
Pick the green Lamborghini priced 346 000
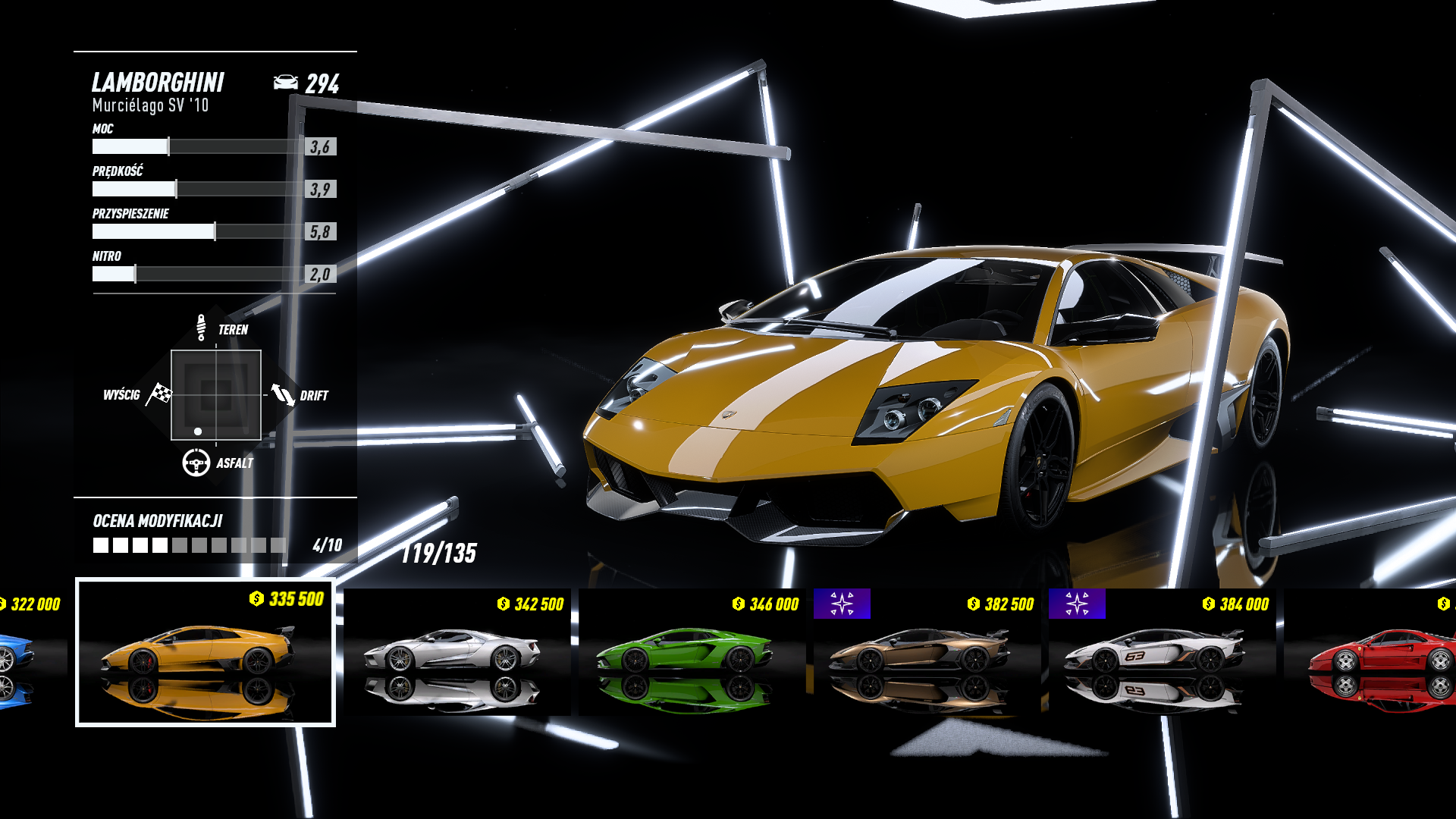point(692,652)
